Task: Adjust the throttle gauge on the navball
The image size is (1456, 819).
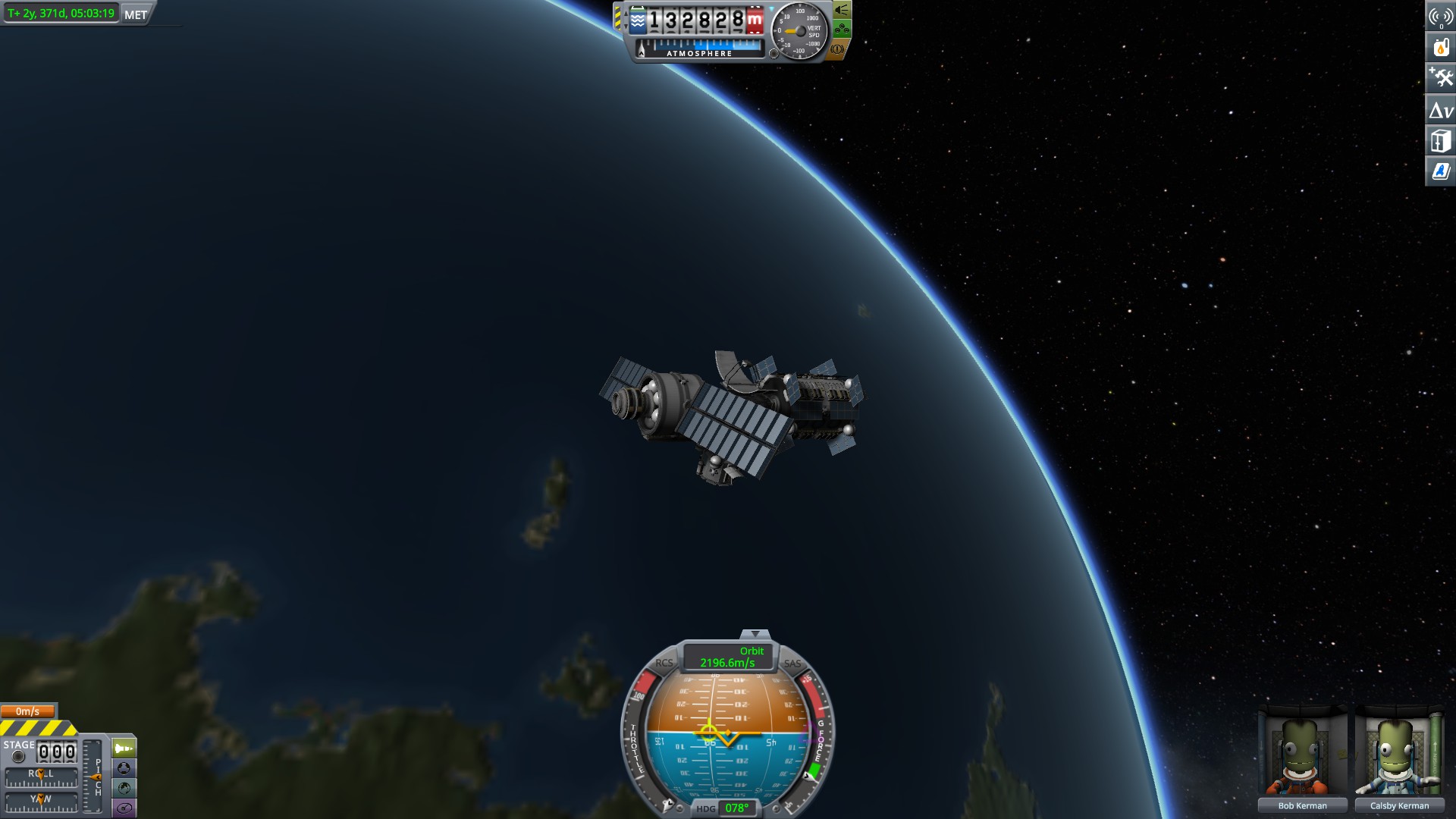Action: click(635, 739)
